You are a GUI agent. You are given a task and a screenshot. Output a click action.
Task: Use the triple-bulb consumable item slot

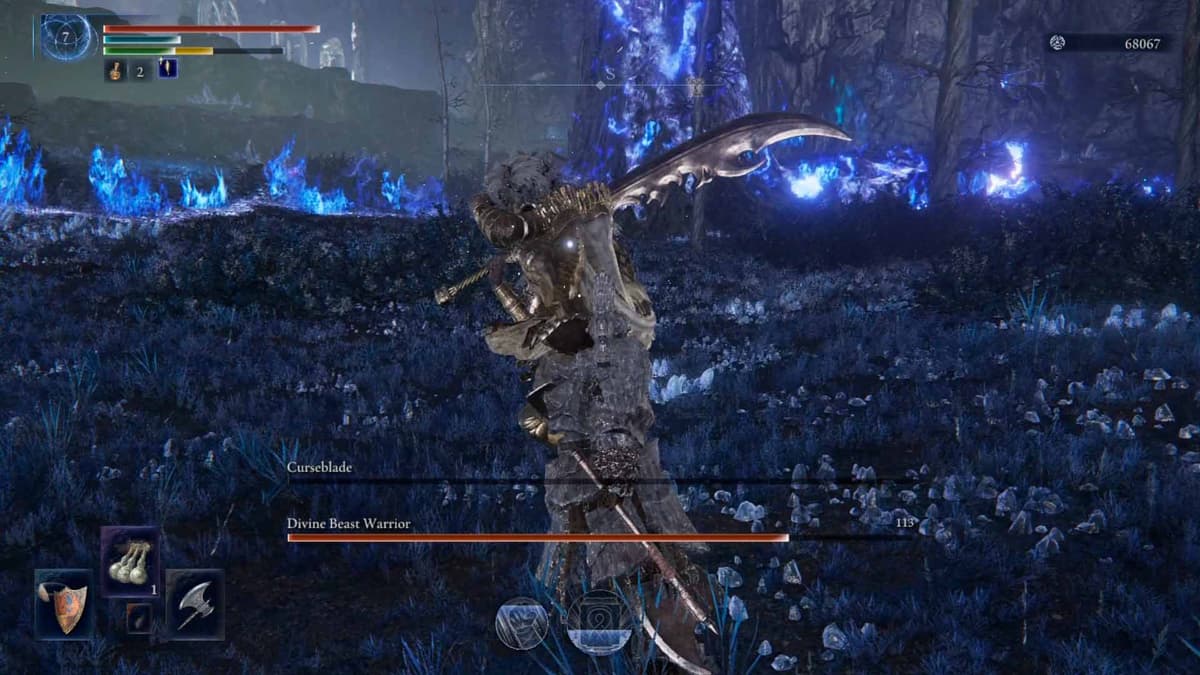pyautogui.click(x=130, y=561)
